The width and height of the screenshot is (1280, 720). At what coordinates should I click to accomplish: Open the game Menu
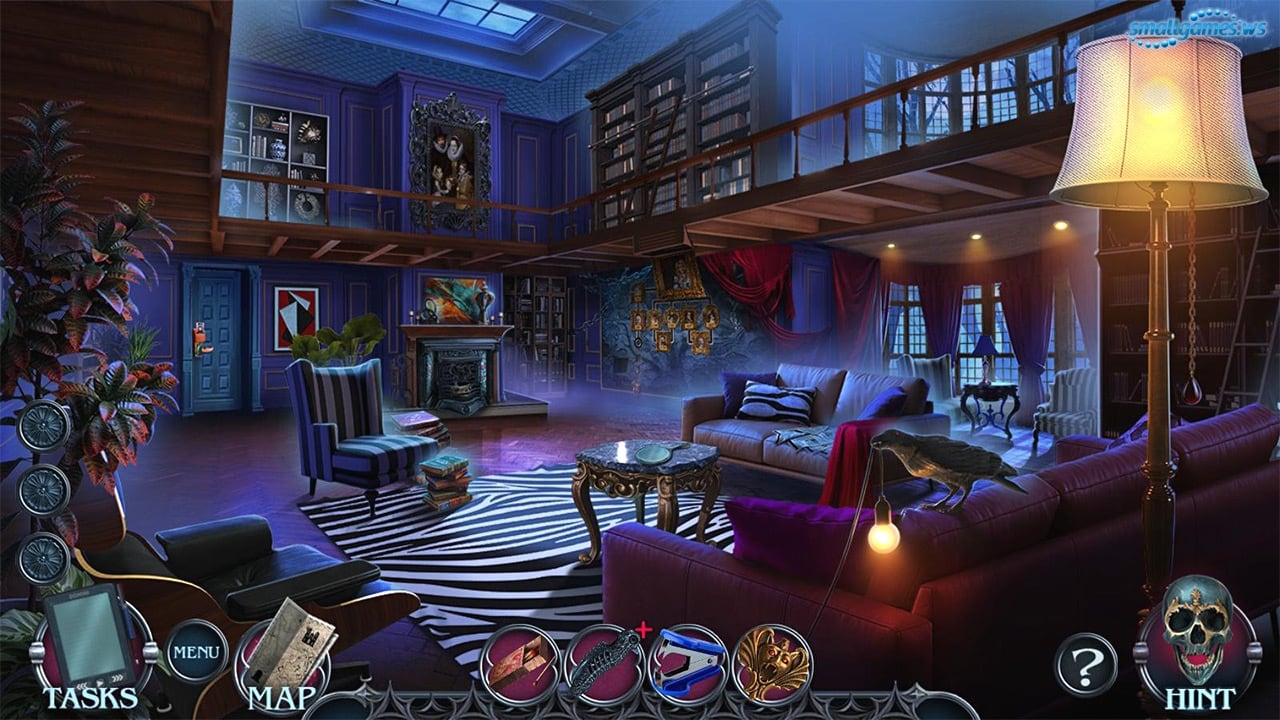tap(196, 651)
